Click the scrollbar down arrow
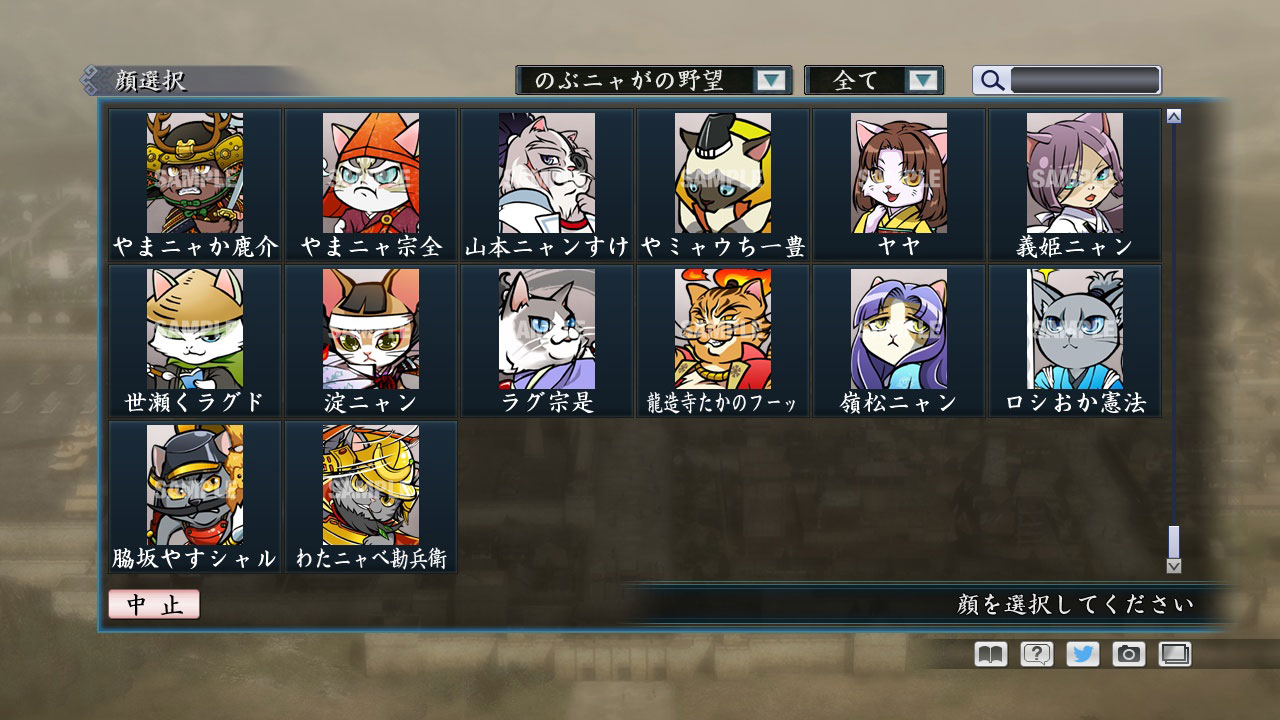 [1172, 564]
